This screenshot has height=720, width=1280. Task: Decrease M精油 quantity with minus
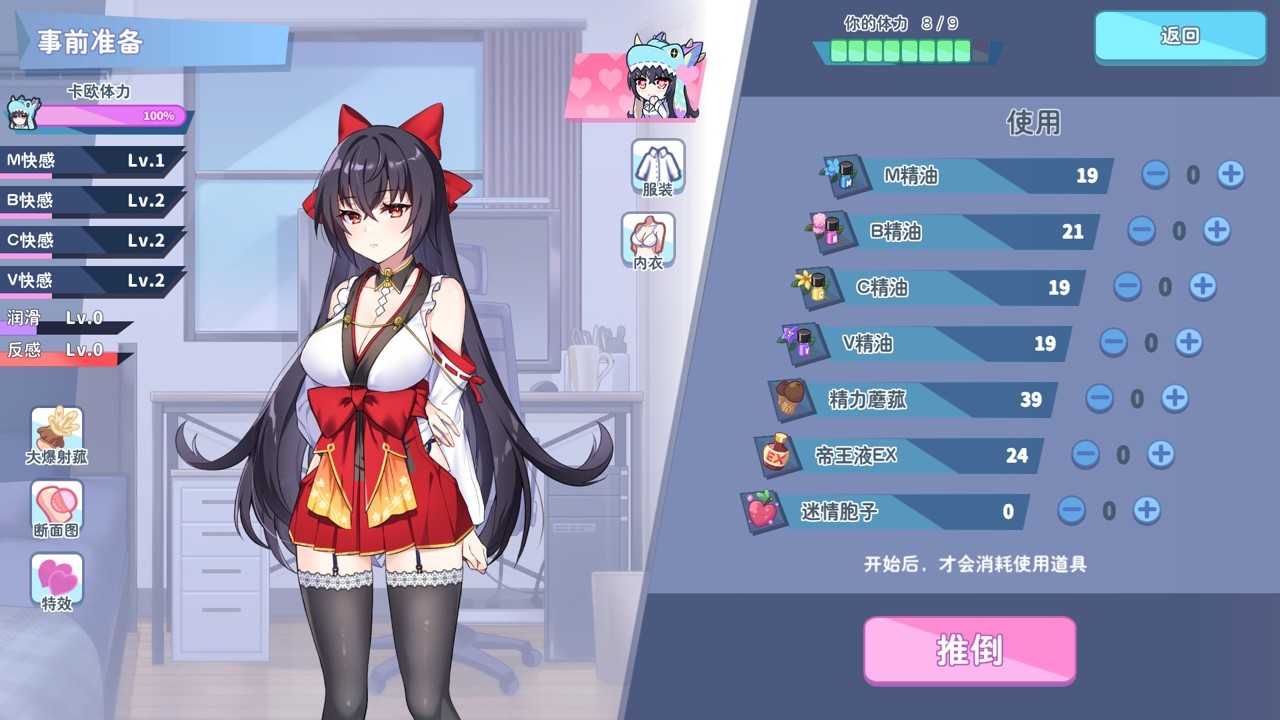pos(1155,175)
